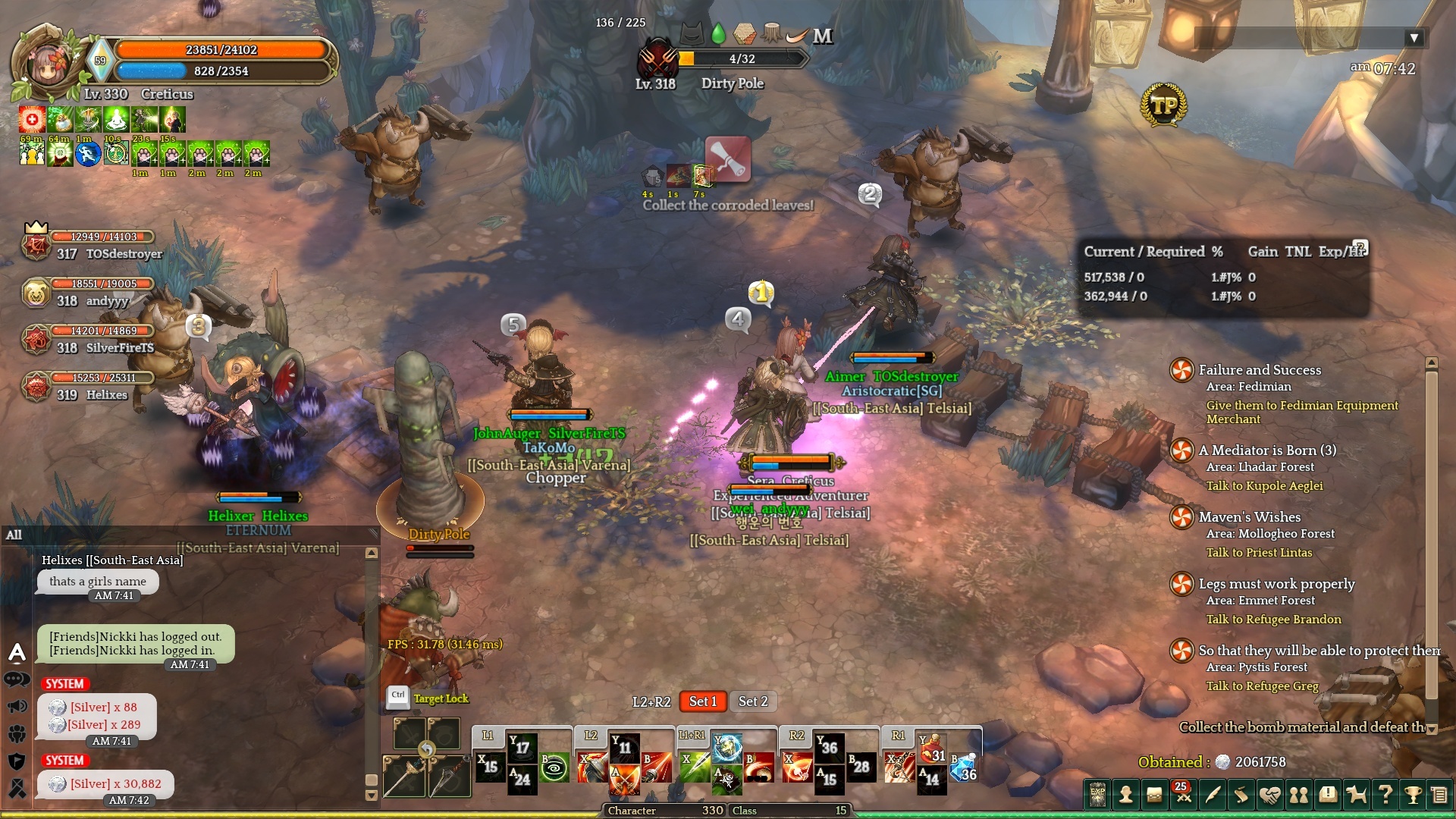Select the Maven's Wishes quest entry
Image resolution: width=1456 pixels, height=819 pixels.
point(1249,517)
